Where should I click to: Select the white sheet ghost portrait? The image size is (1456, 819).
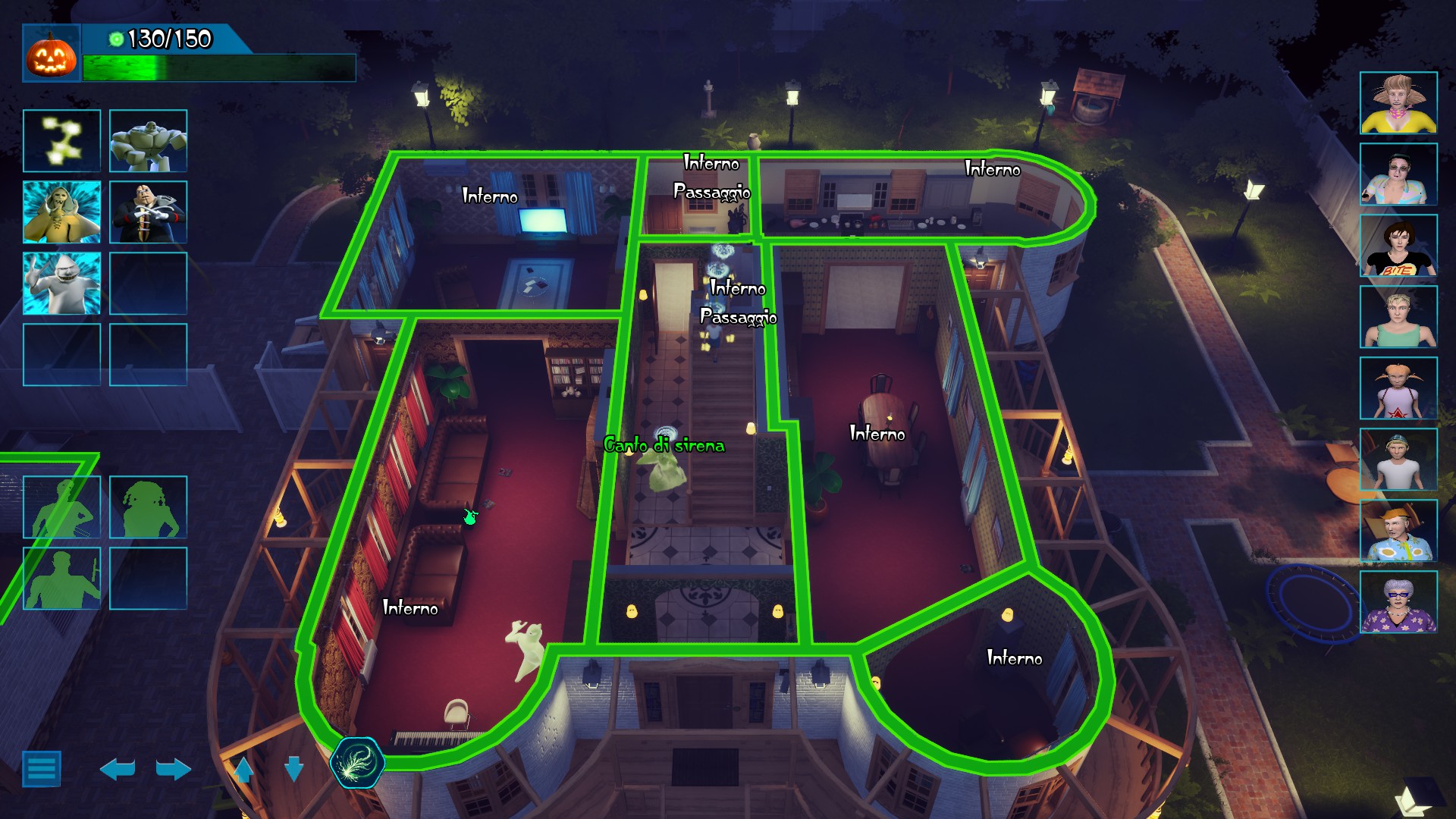pos(61,284)
